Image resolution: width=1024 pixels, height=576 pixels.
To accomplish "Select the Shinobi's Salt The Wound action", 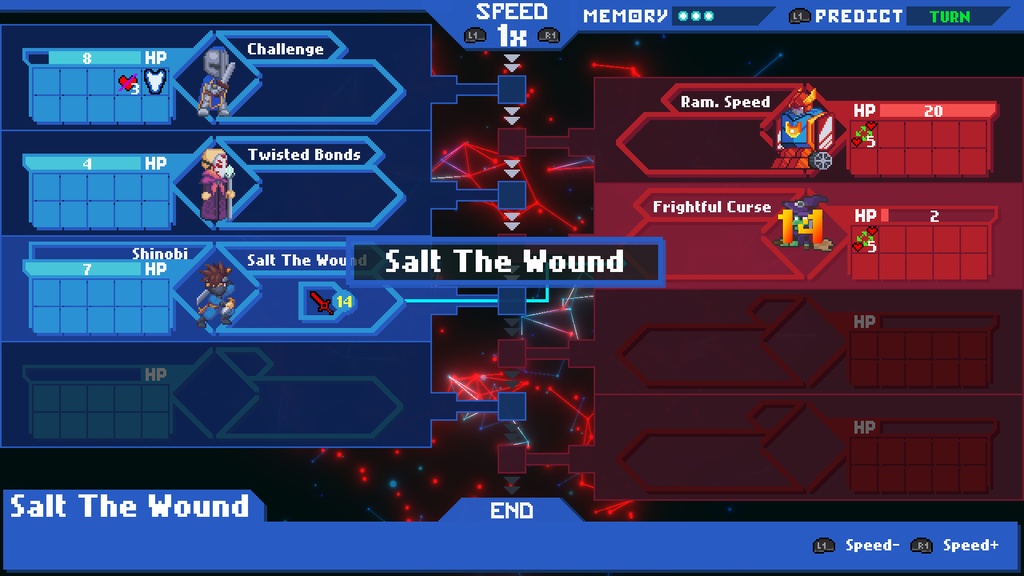I will coord(300,260).
